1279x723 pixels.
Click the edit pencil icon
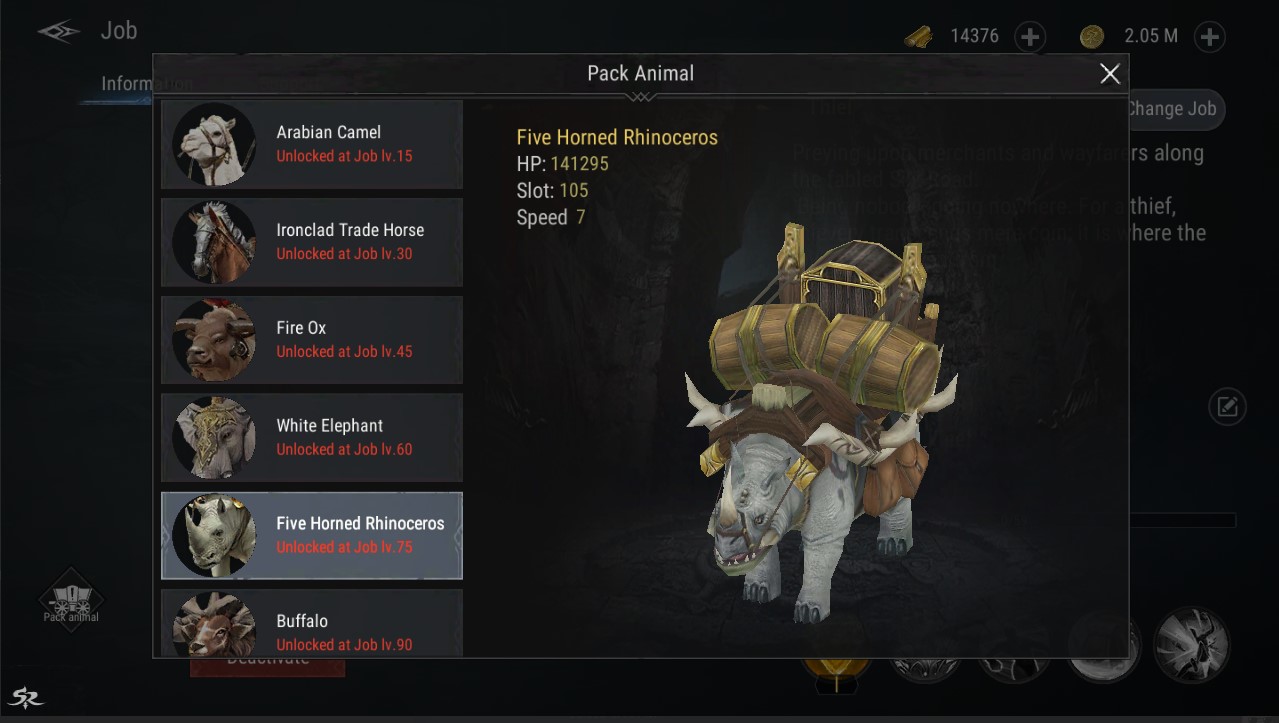pyautogui.click(x=1227, y=407)
